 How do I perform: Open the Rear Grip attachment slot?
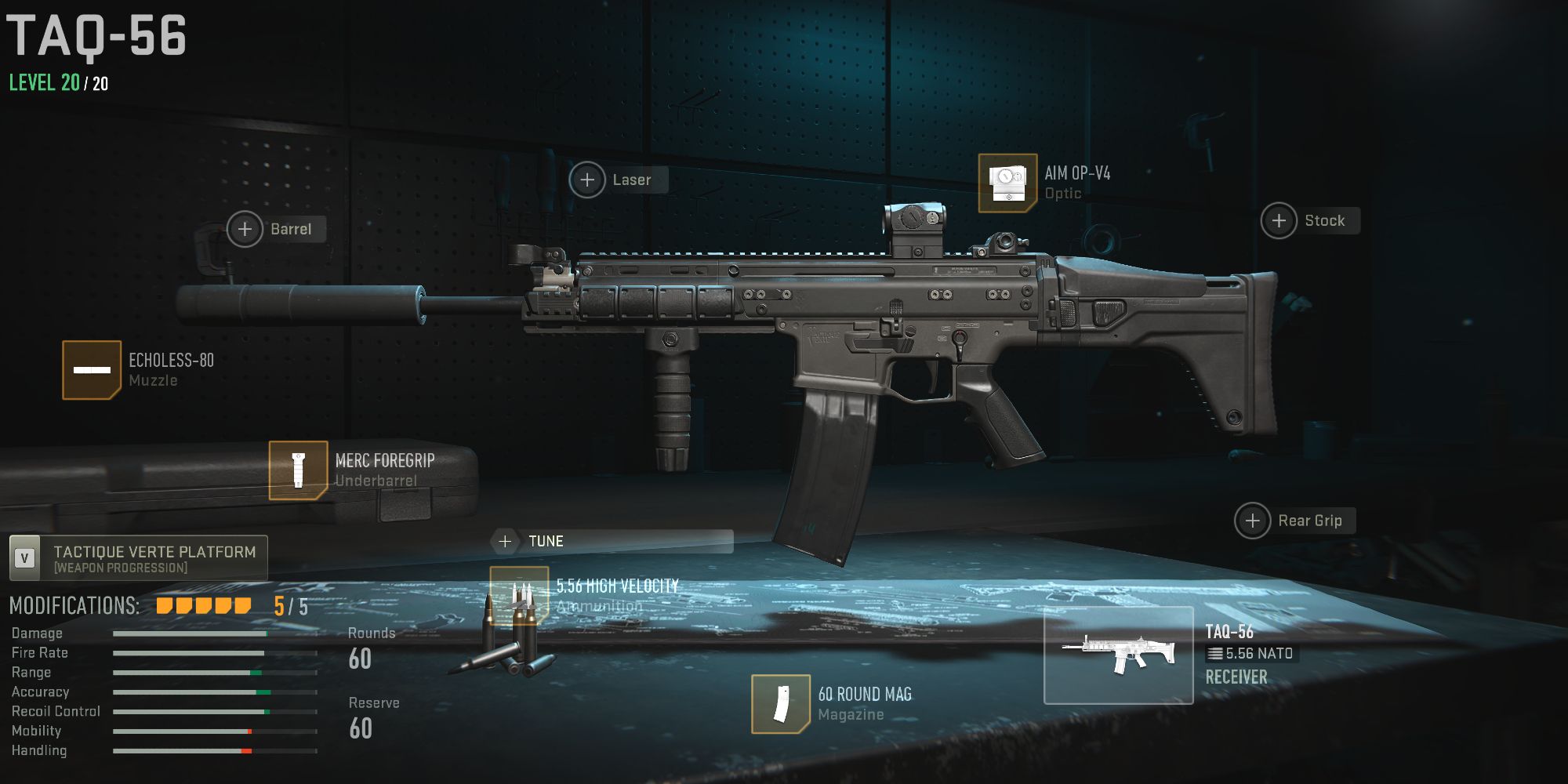1253,520
